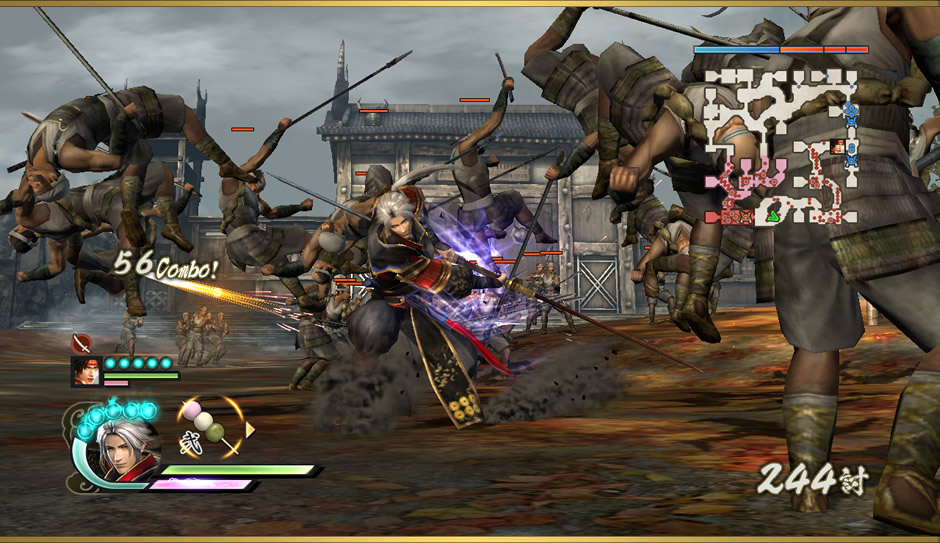Select the partner officer portrait with red headband
940x543 pixels.
click(x=85, y=370)
